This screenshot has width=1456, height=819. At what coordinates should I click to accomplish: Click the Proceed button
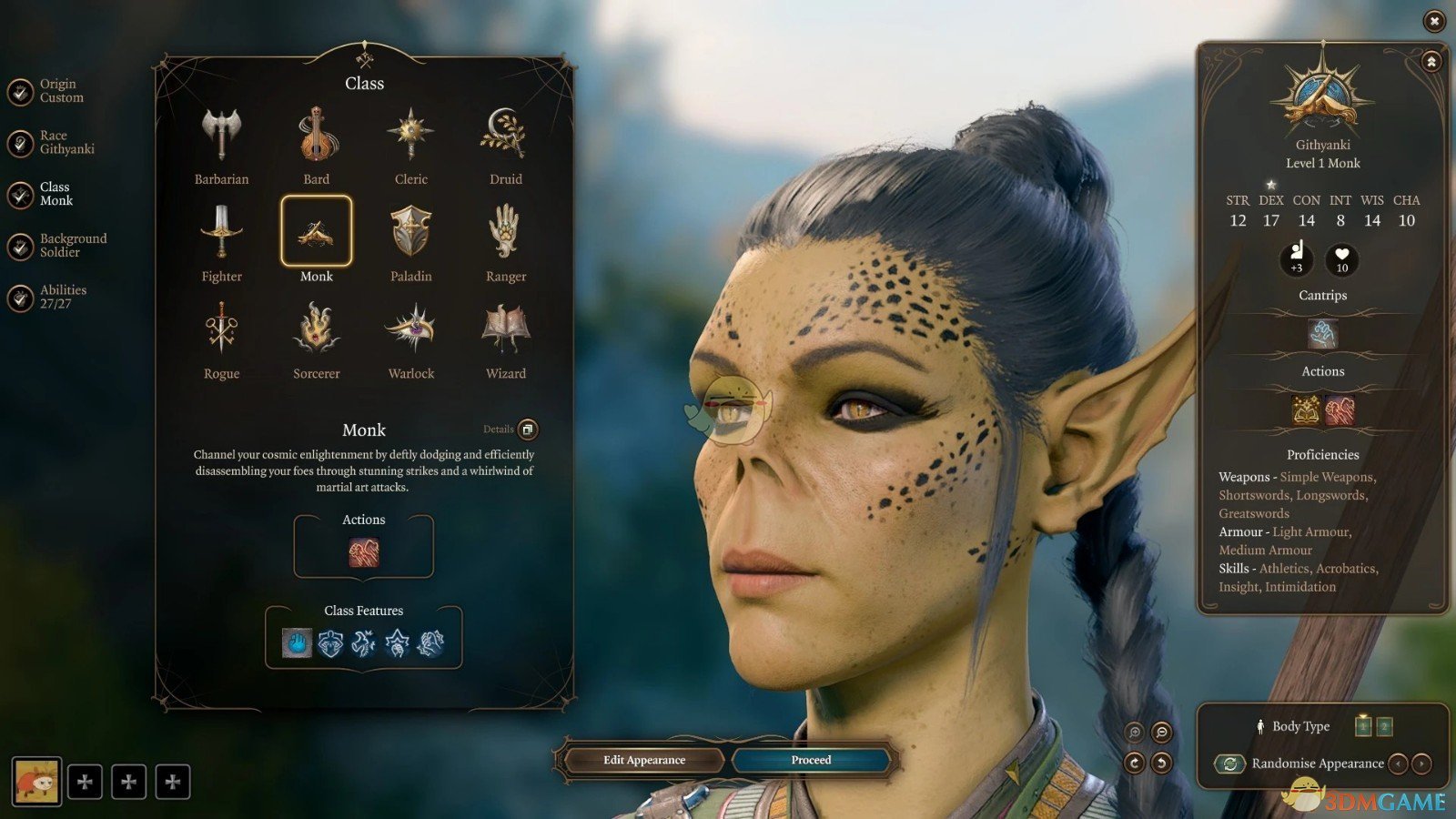(x=811, y=760)
